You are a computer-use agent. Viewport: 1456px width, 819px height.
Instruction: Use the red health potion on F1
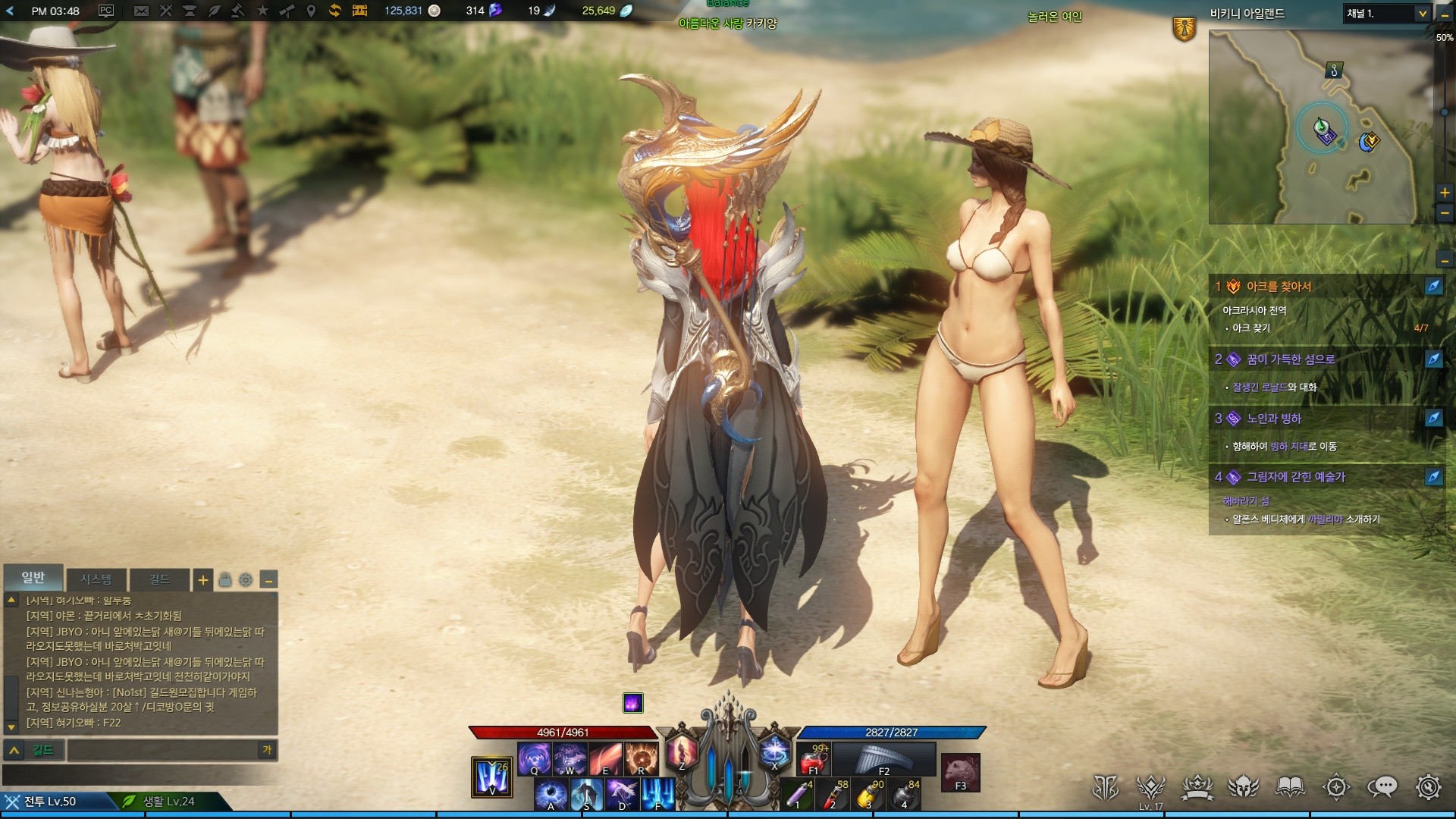pos(813,759)
